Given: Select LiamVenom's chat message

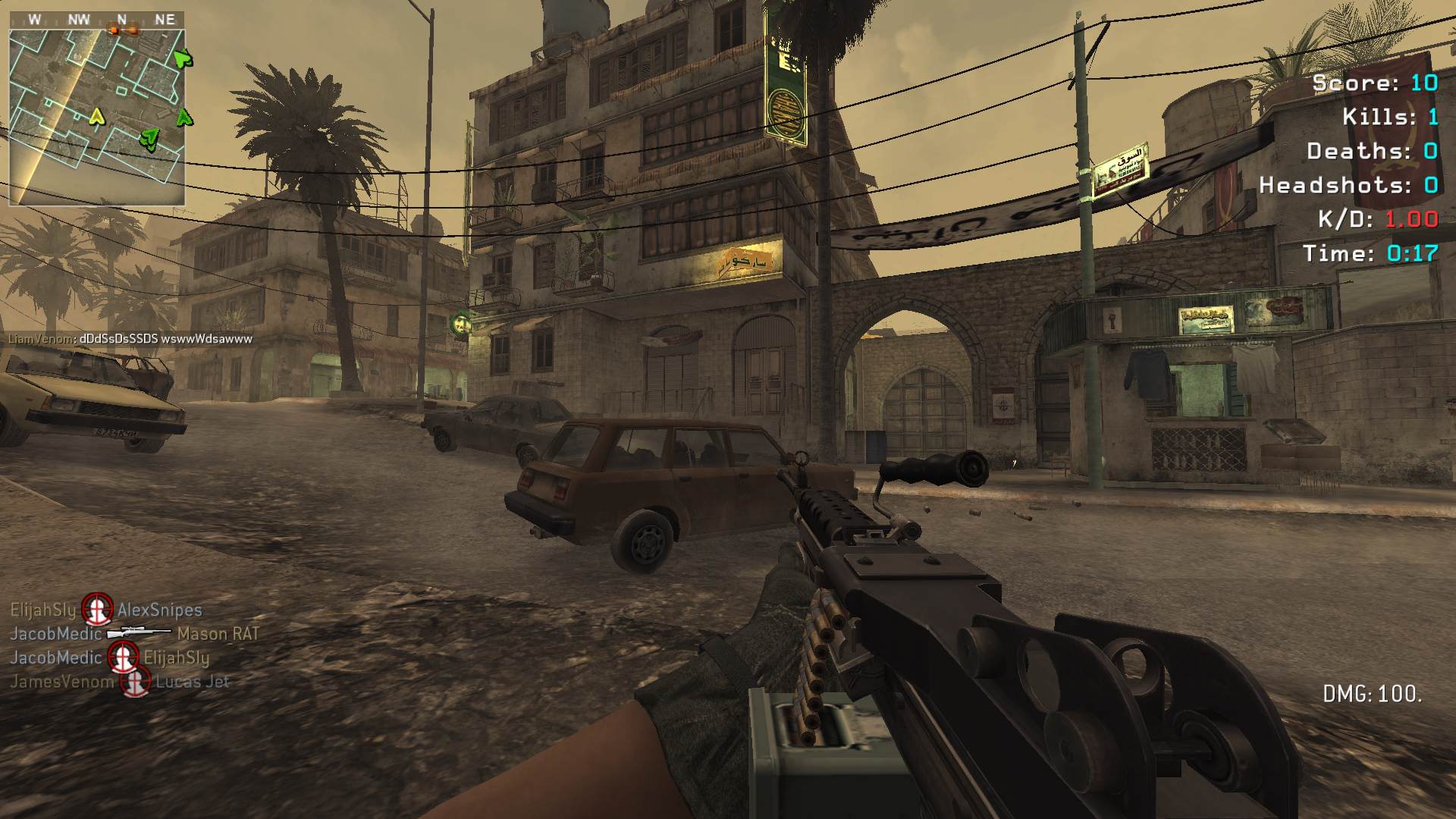Looking at the screenshot, I should [x=130, y=339].
